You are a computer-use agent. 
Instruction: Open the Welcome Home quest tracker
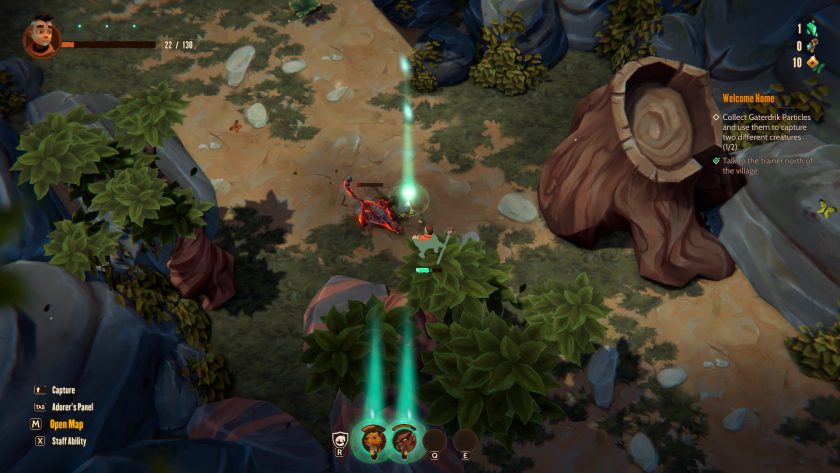[744, 99]
